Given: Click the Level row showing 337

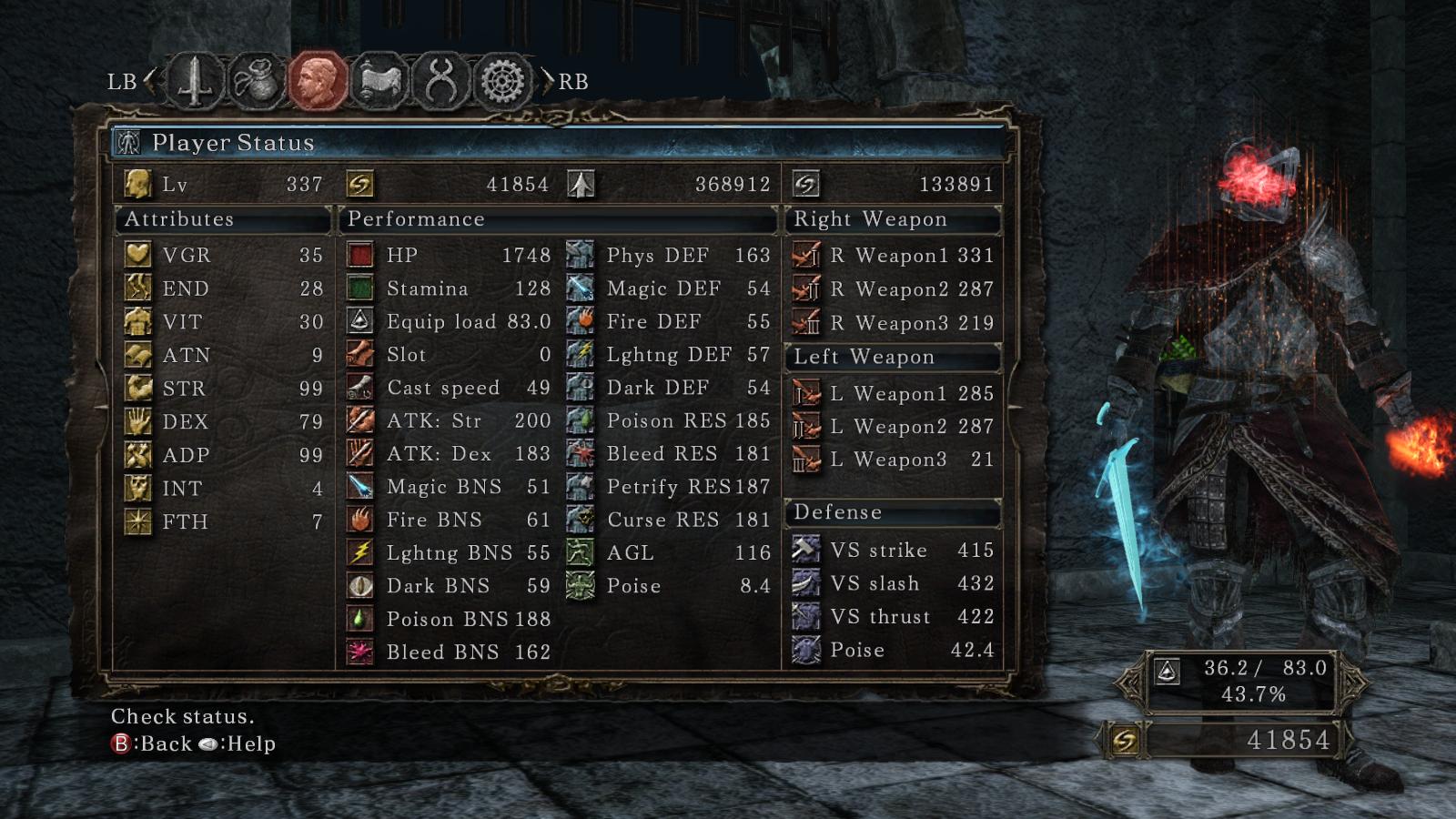Looking at the screenshot, I should click(224, 185).
